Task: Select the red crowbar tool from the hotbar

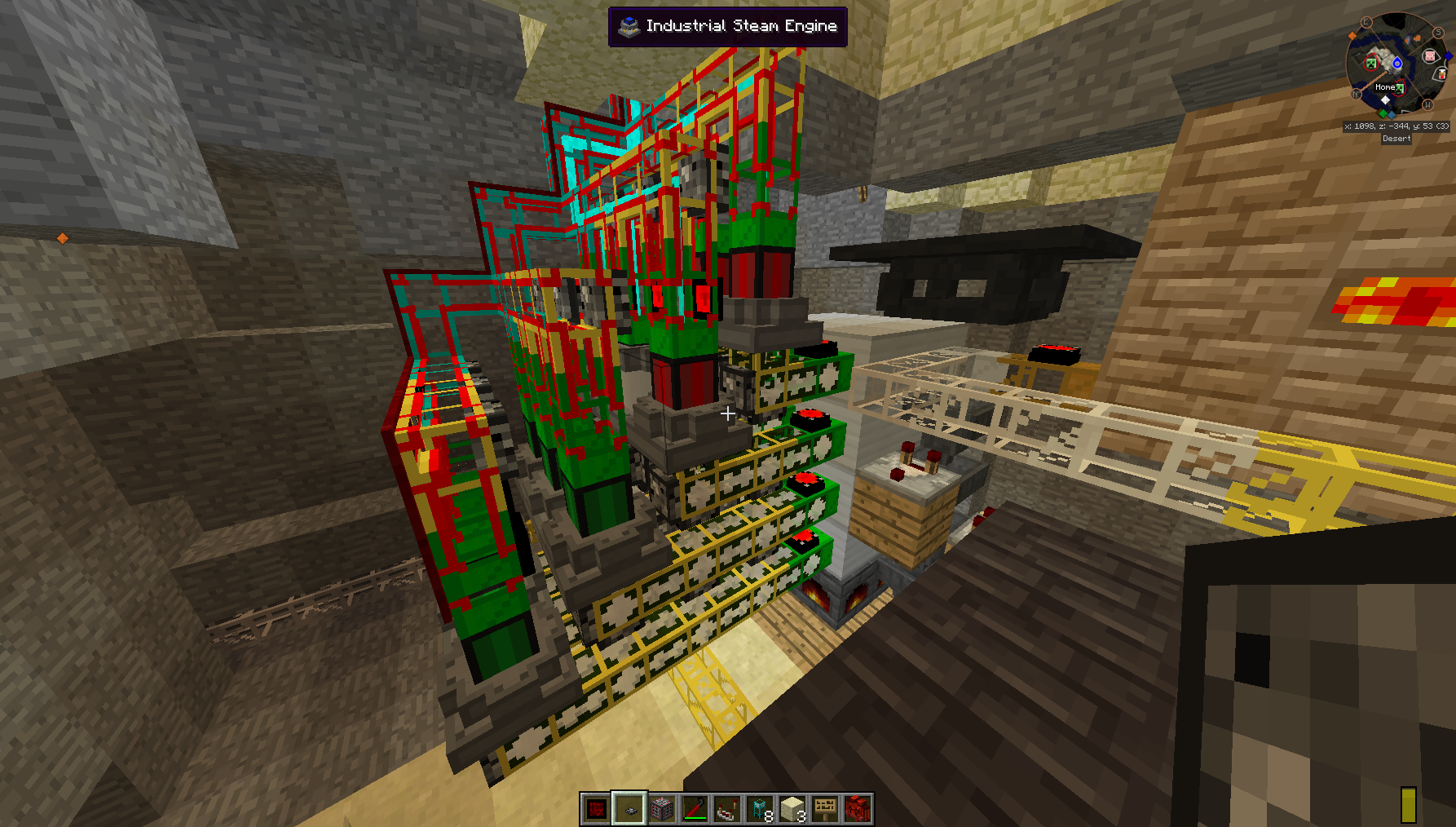Action: click(694, 807)
